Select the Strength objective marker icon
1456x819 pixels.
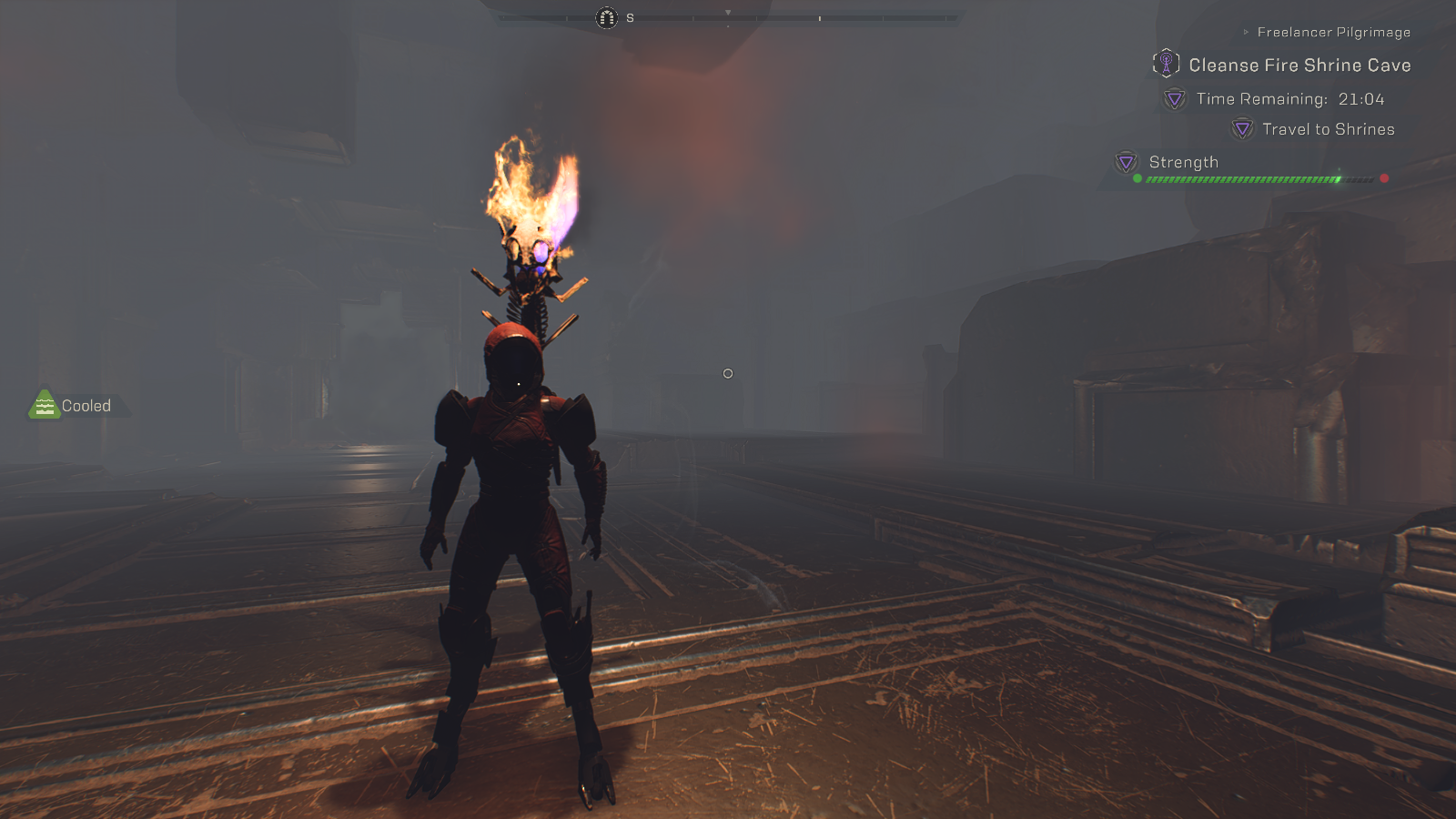tap(1127, 162)
